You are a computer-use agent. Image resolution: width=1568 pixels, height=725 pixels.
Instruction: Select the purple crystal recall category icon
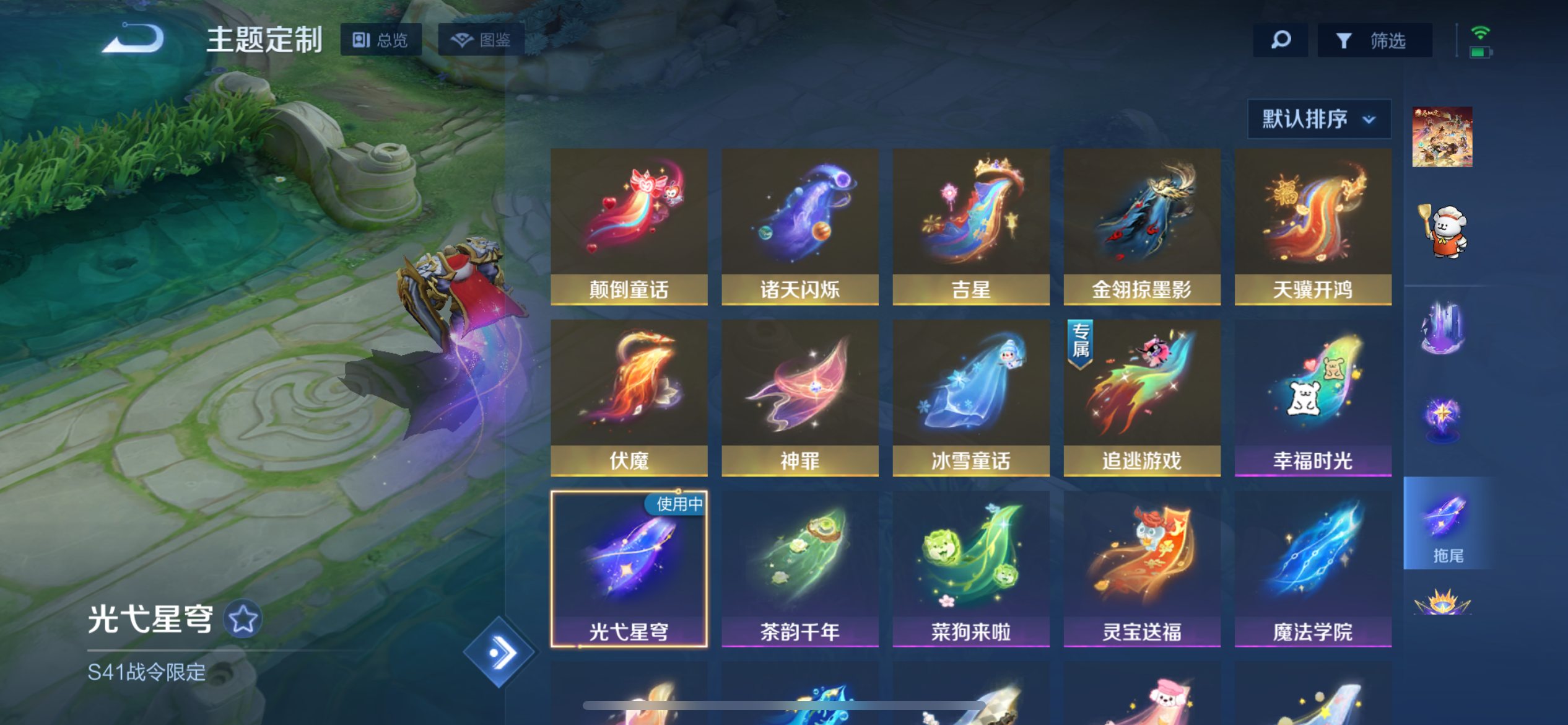1443,325
